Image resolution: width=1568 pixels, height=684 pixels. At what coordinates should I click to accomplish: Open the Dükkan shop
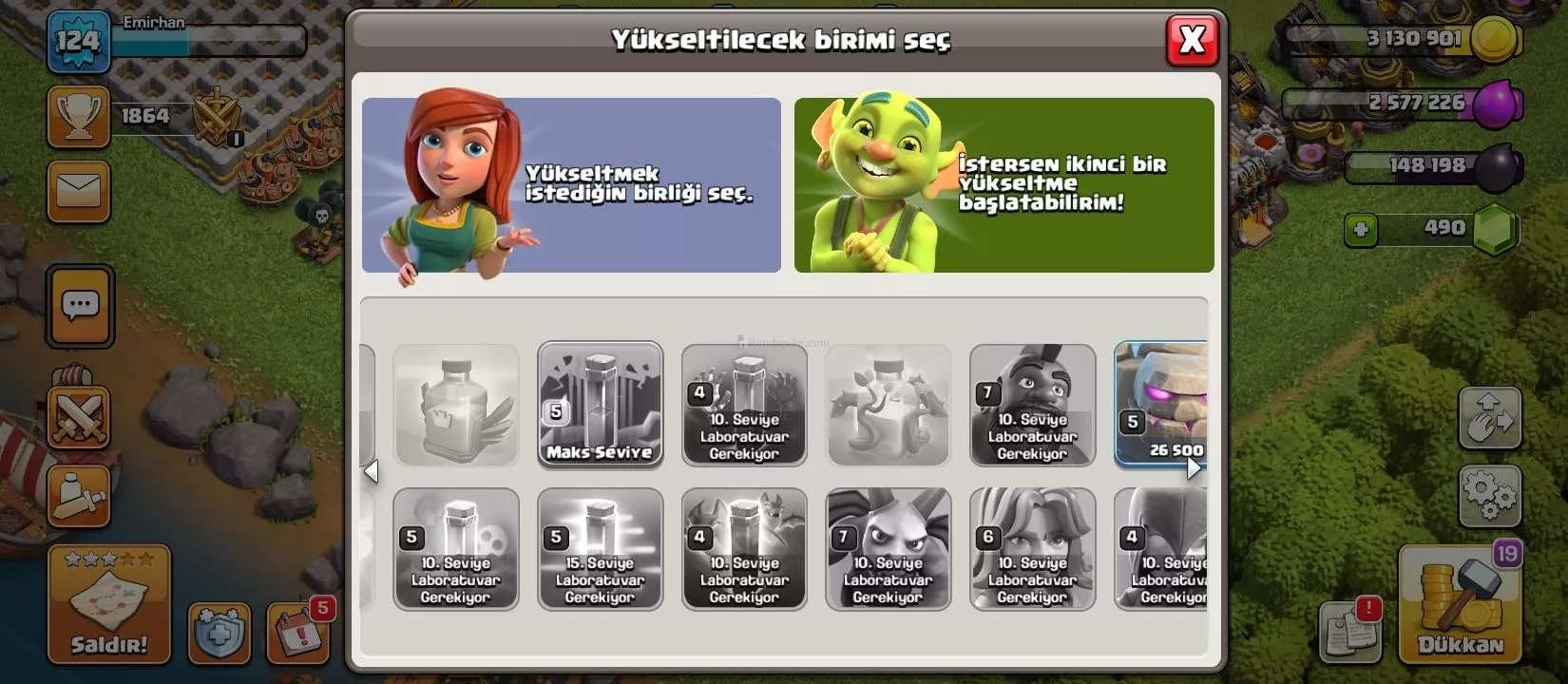click(x=1460, y=604)
